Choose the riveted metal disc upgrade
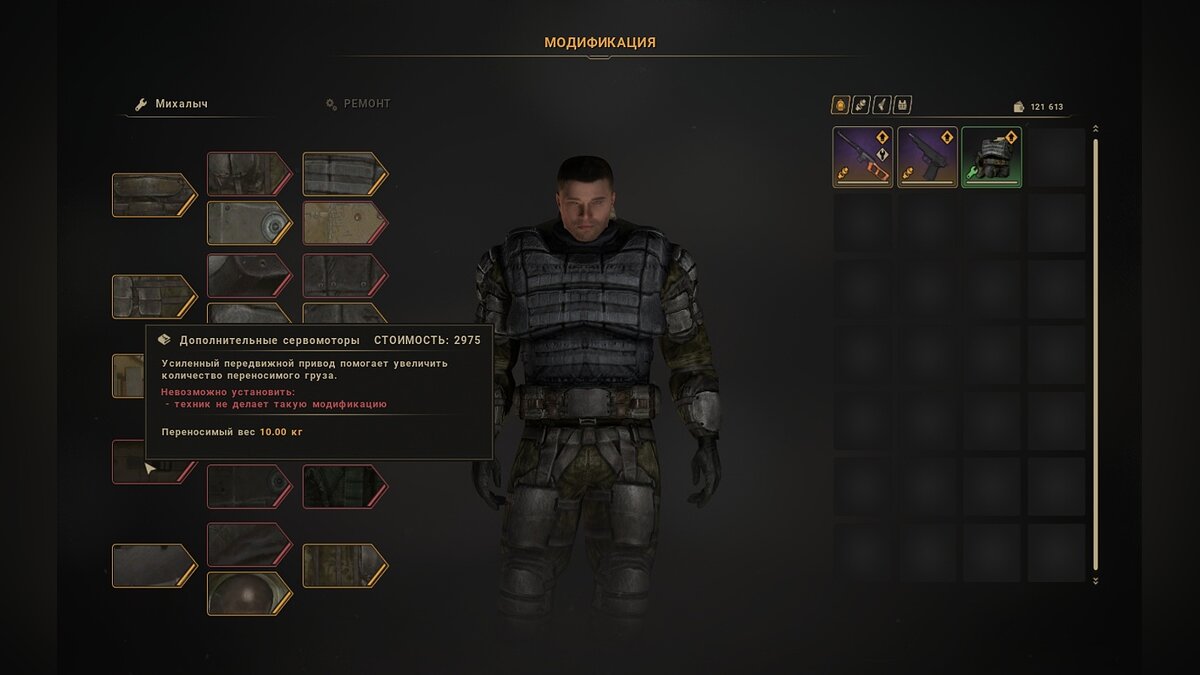Image resolution: width=1200 pixels, height=675 pixels. 247,222
